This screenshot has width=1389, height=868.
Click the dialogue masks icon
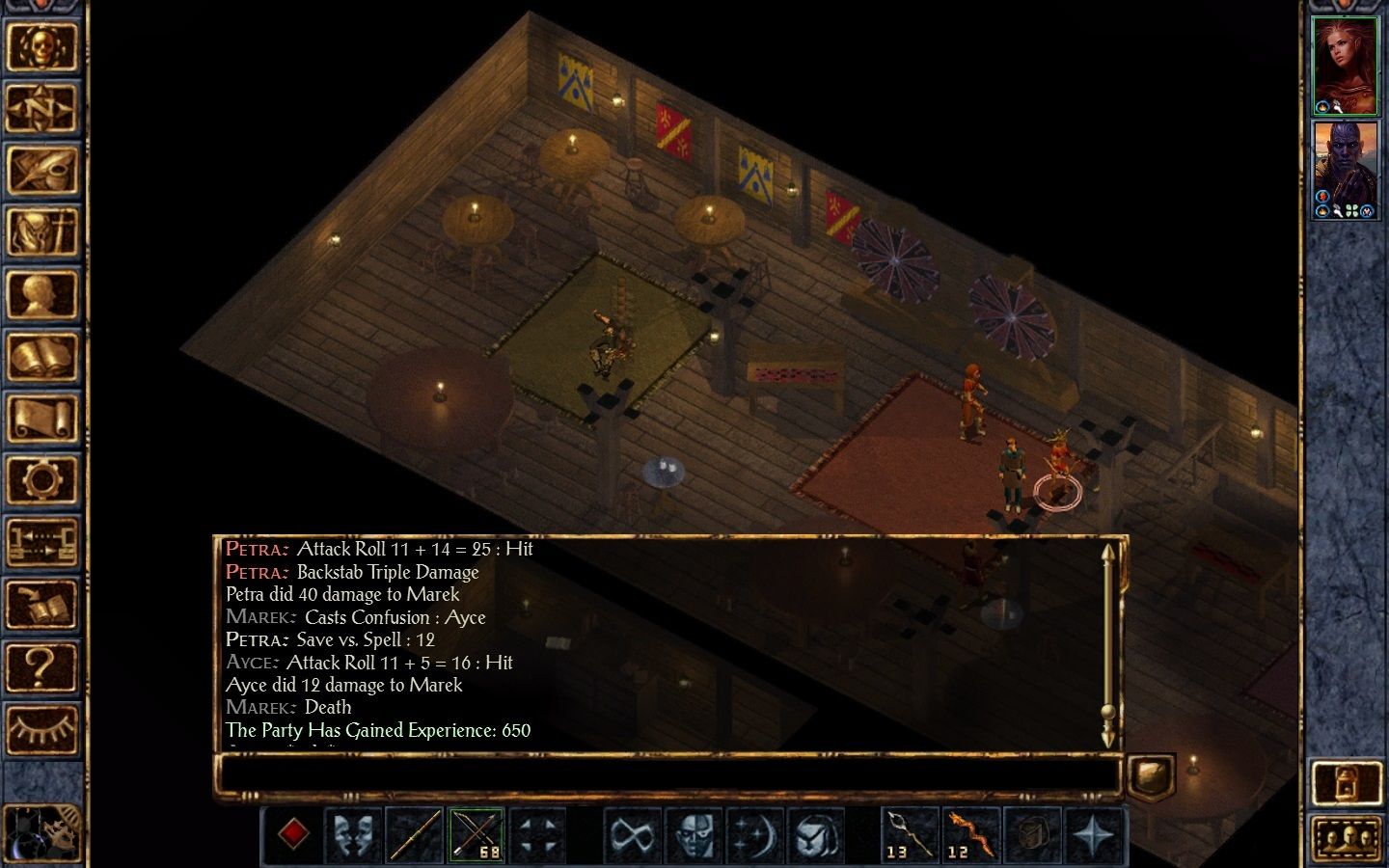[x=353, y=833]
